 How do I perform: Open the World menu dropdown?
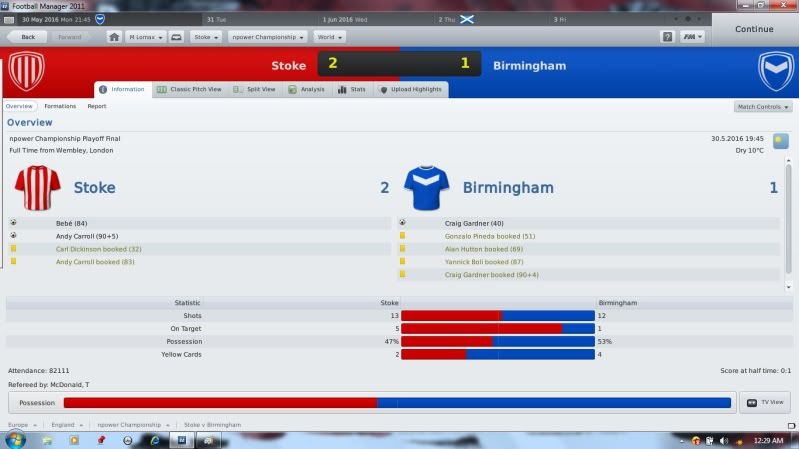pos(328,37)
